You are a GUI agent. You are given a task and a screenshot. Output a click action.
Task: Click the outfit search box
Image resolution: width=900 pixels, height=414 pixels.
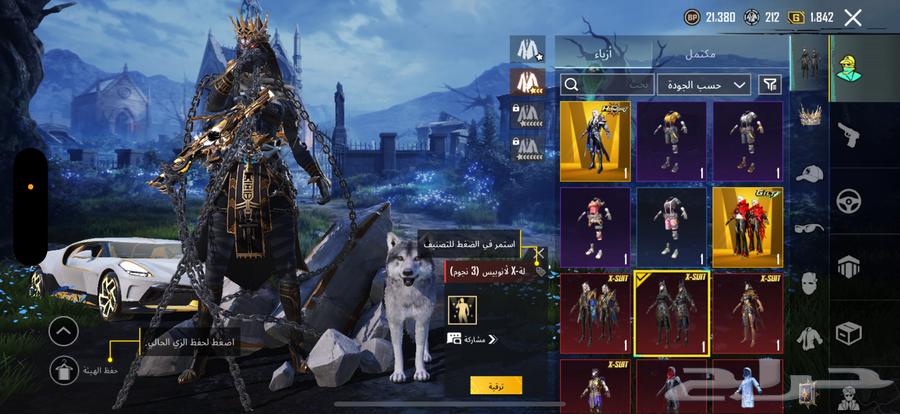click(605, 85)
